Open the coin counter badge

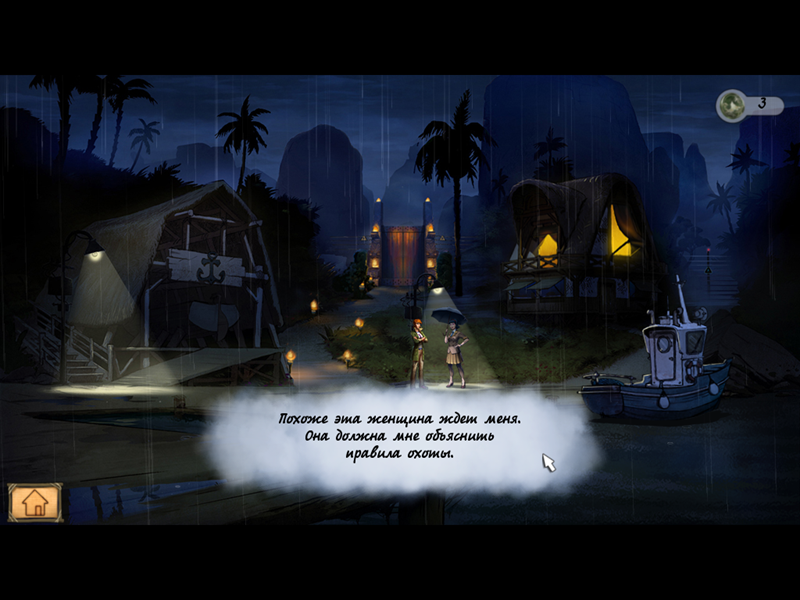[x=749, y=104]
